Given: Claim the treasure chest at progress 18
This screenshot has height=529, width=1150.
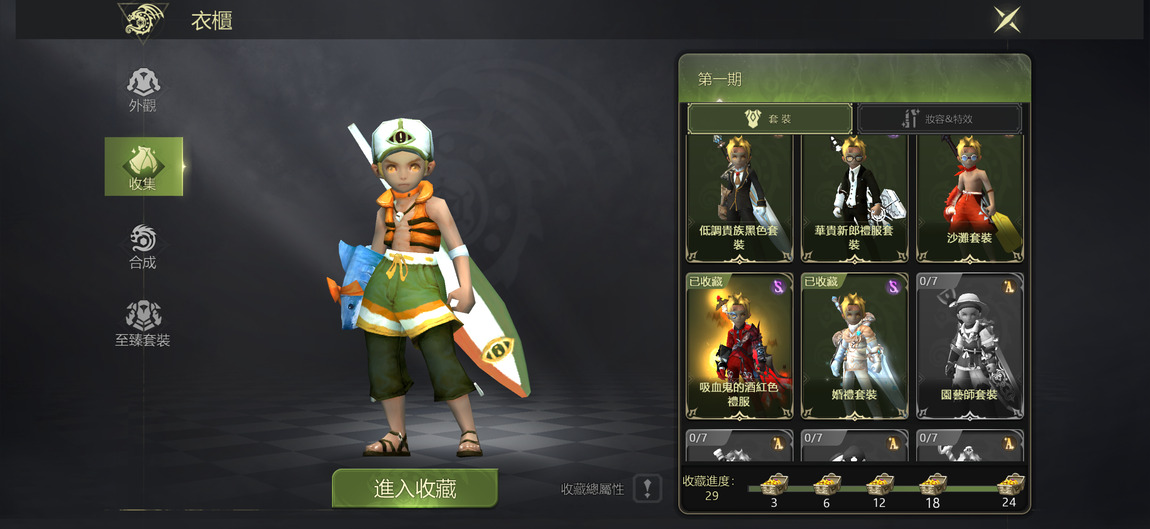Looking at the screenshot, I should 933,485.
